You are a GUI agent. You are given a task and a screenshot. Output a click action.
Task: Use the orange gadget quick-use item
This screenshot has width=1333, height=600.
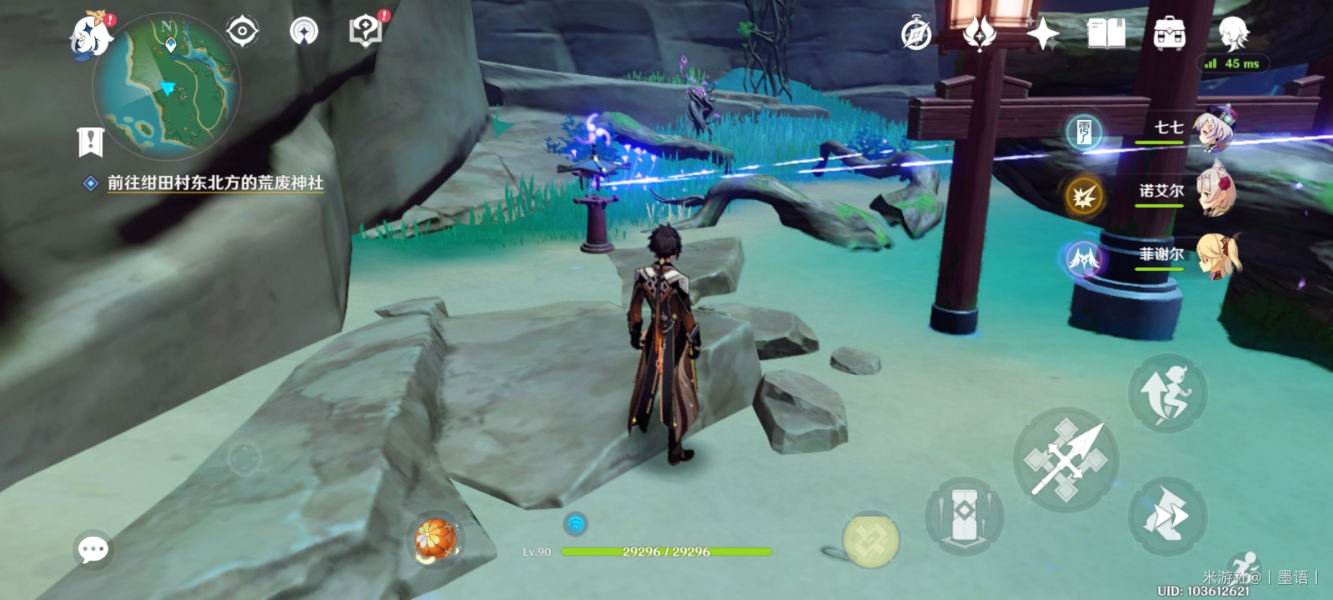436,540
